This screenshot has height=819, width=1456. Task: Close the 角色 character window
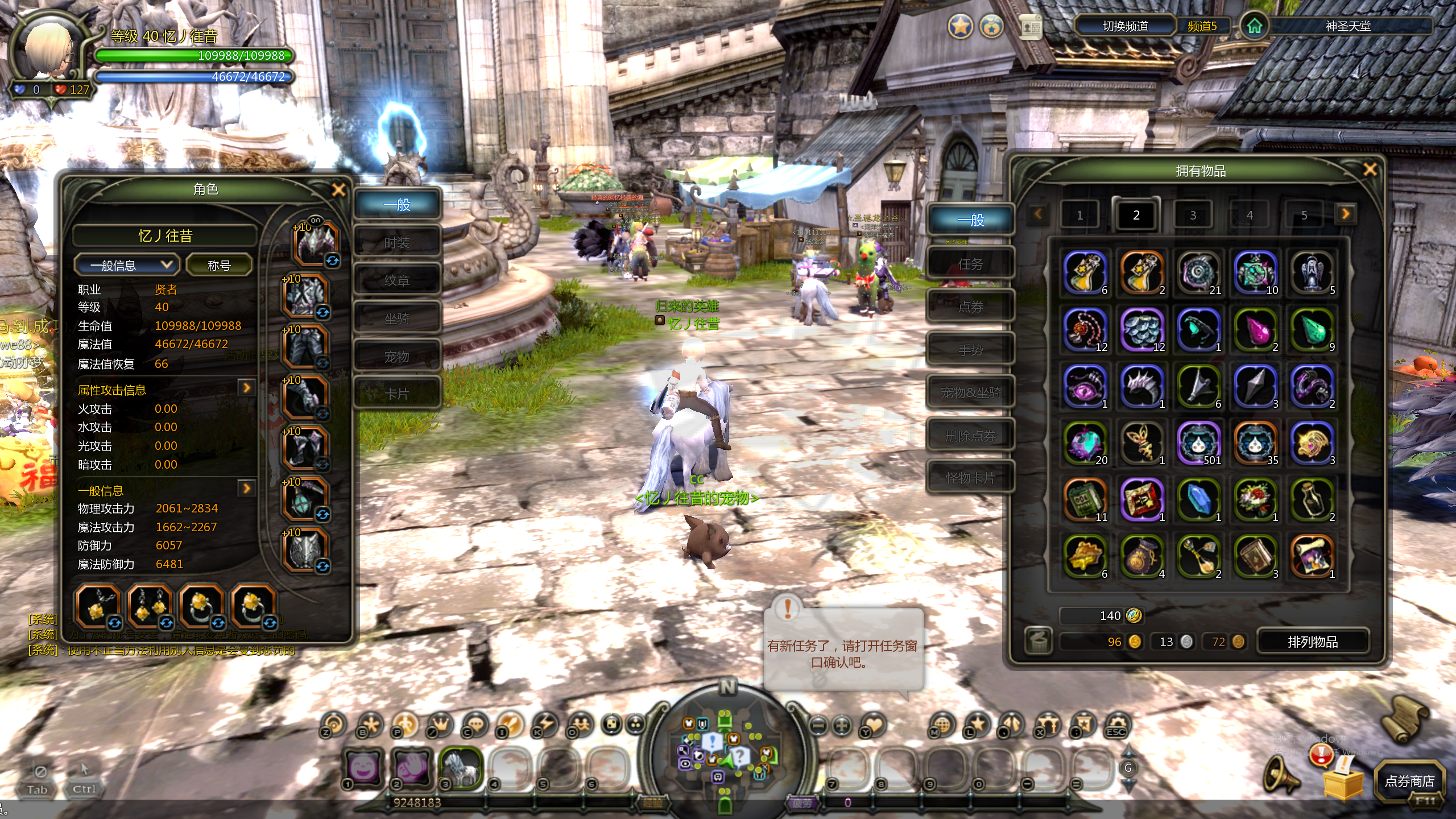(338, 189)
